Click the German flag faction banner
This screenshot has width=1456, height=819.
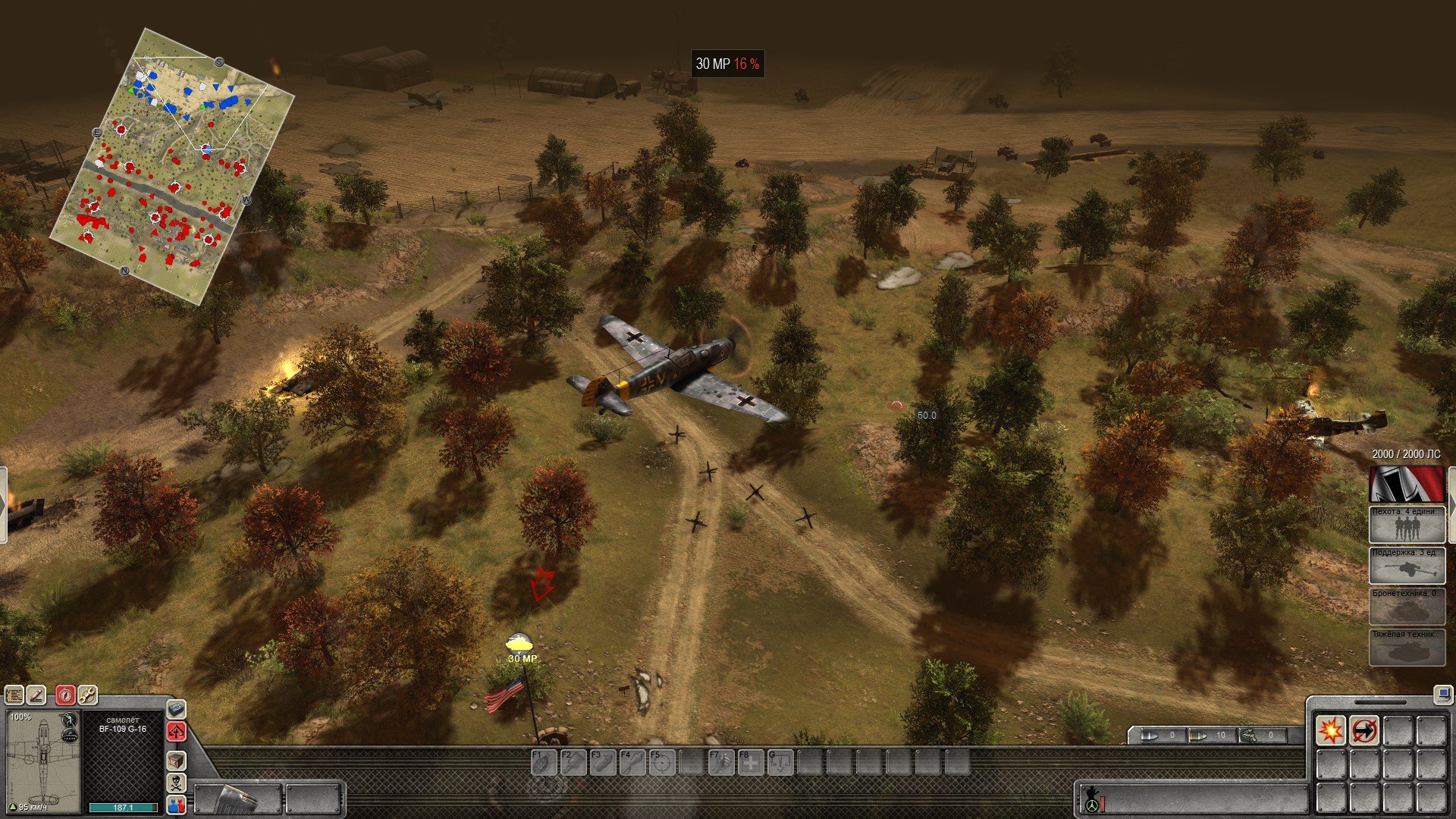1406,484
